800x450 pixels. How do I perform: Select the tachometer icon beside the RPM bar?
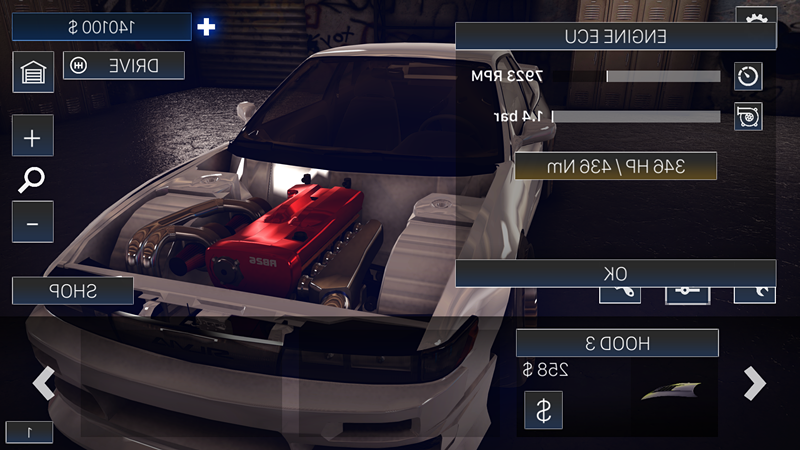[x=748, y=76]
